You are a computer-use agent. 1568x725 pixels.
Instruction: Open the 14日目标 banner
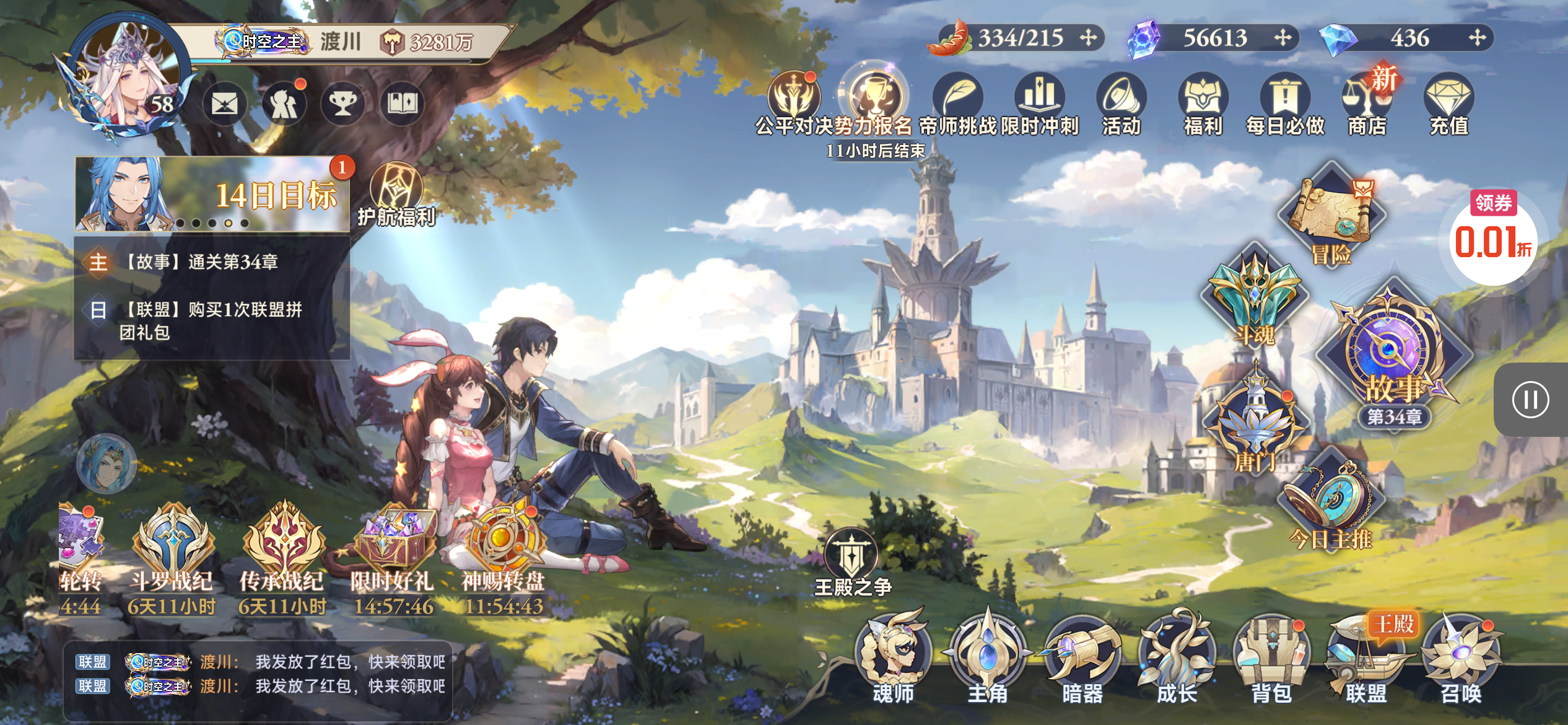coord(212,194)
